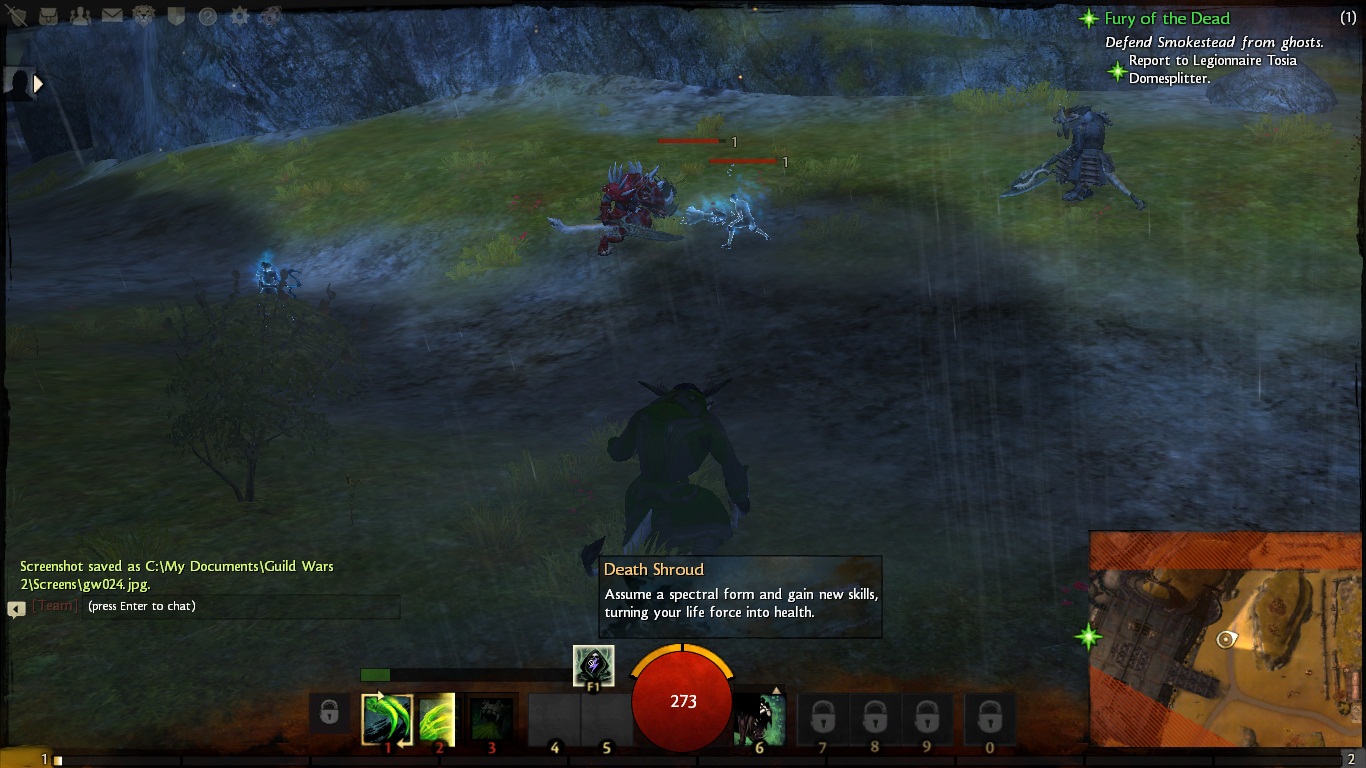This screenshot has height=768, width=1366.
Task: Activate the healing skill in slot 6
Action: click(760, 719)
